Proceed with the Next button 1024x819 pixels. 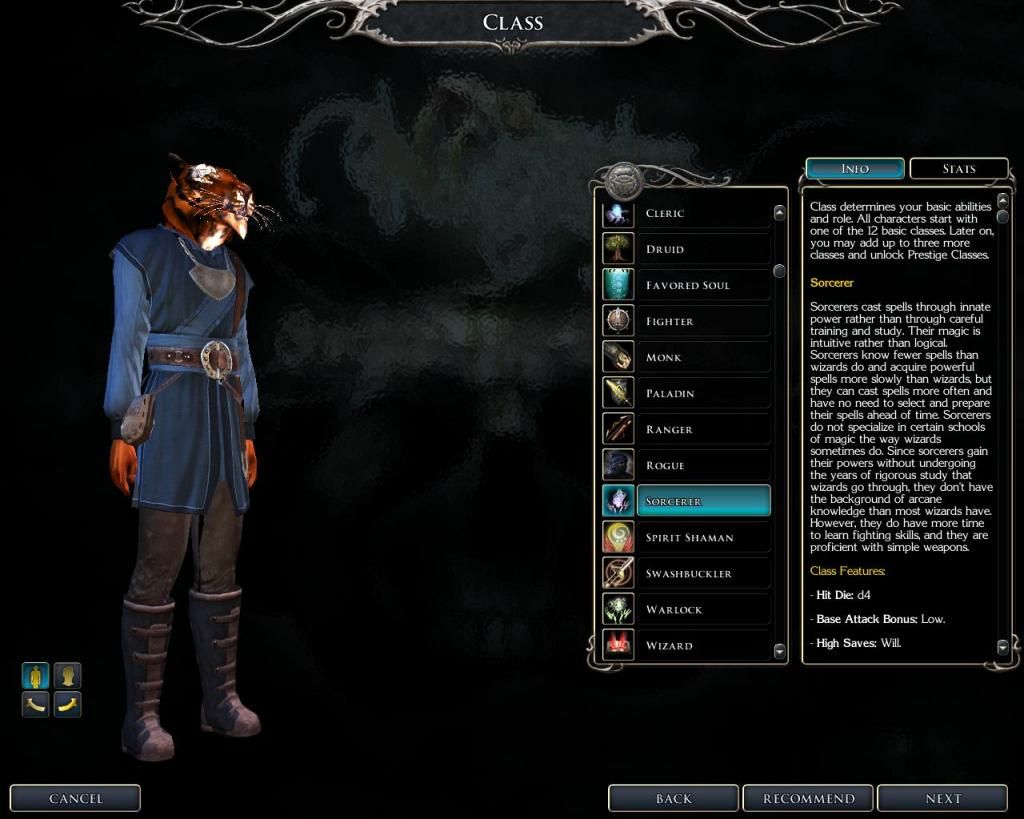pyautogui.click(x=942, y=798)
